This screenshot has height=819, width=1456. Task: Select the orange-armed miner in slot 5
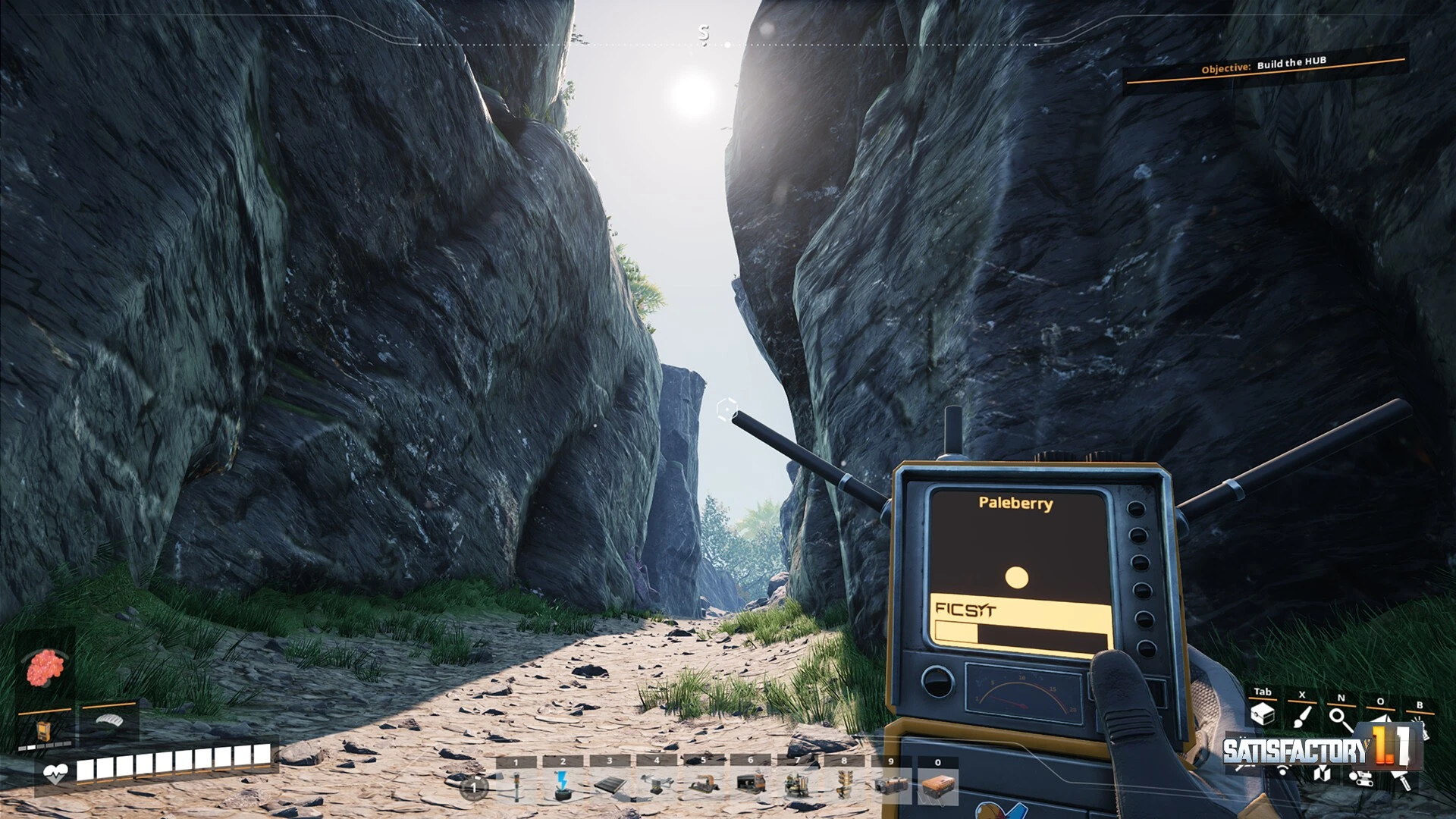pos(704,786)
